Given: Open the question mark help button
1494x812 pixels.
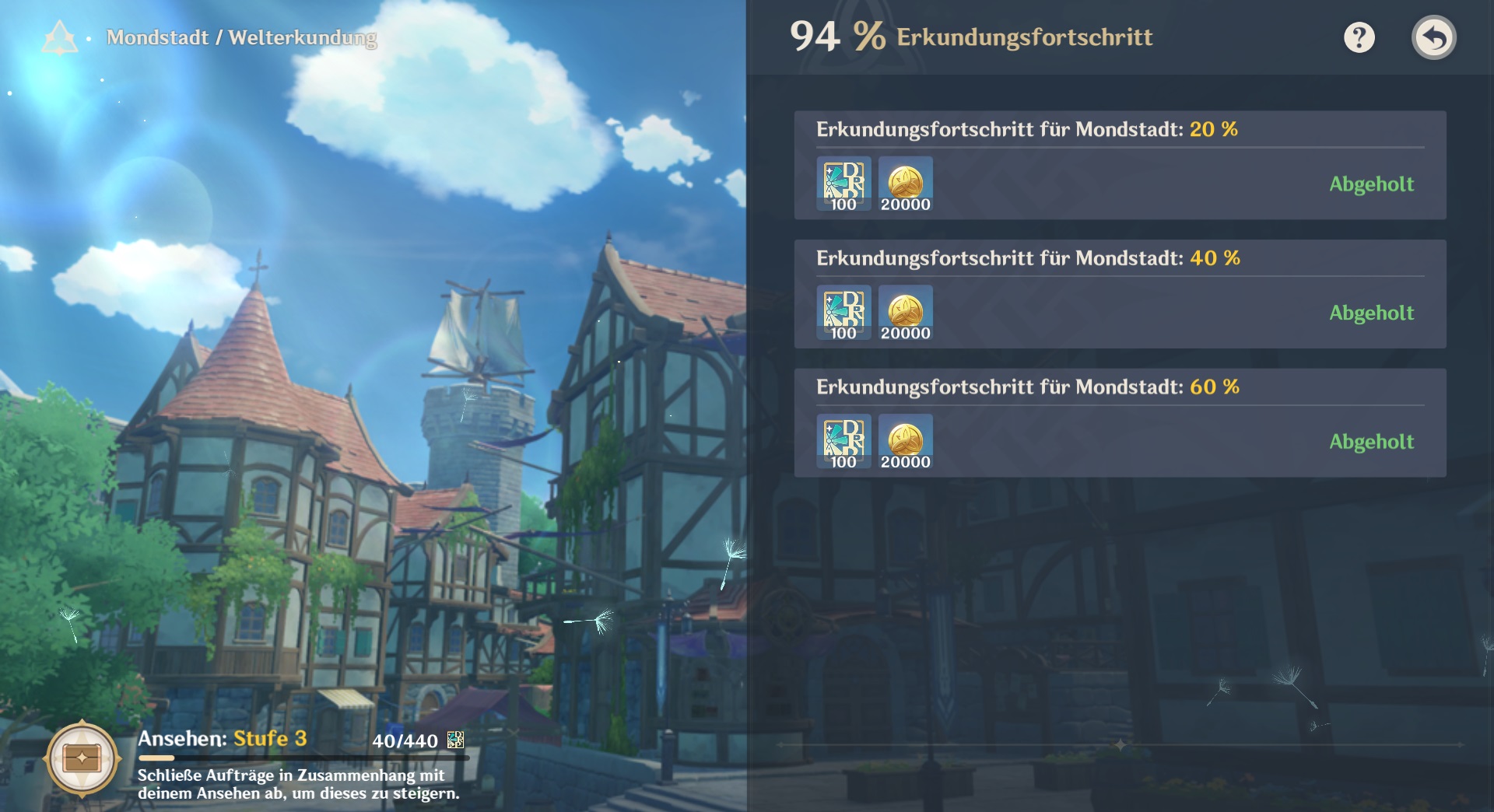Looking at the screenshot, I should click(1359, 37).
